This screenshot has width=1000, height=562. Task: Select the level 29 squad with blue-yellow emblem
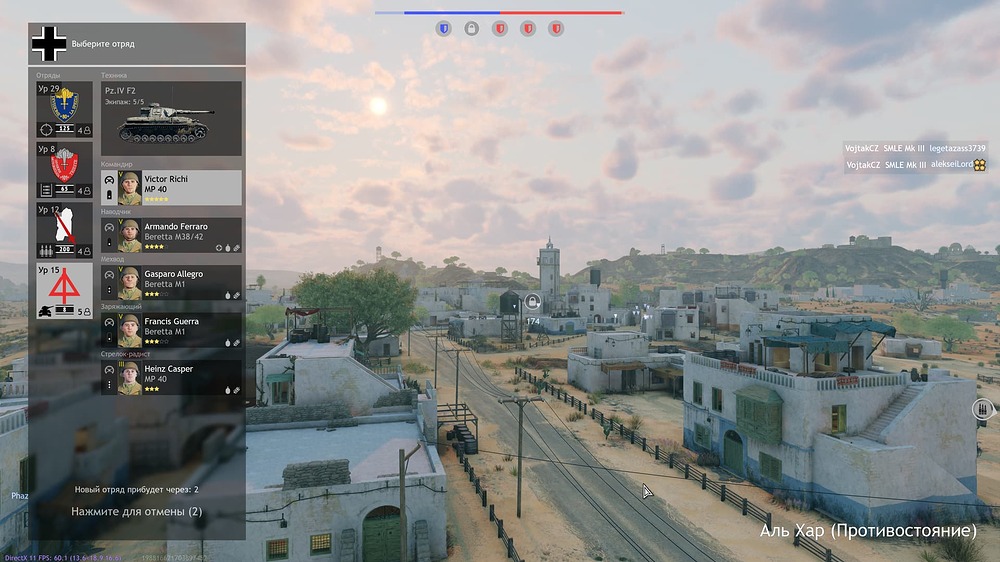click(x=64, y=109)
